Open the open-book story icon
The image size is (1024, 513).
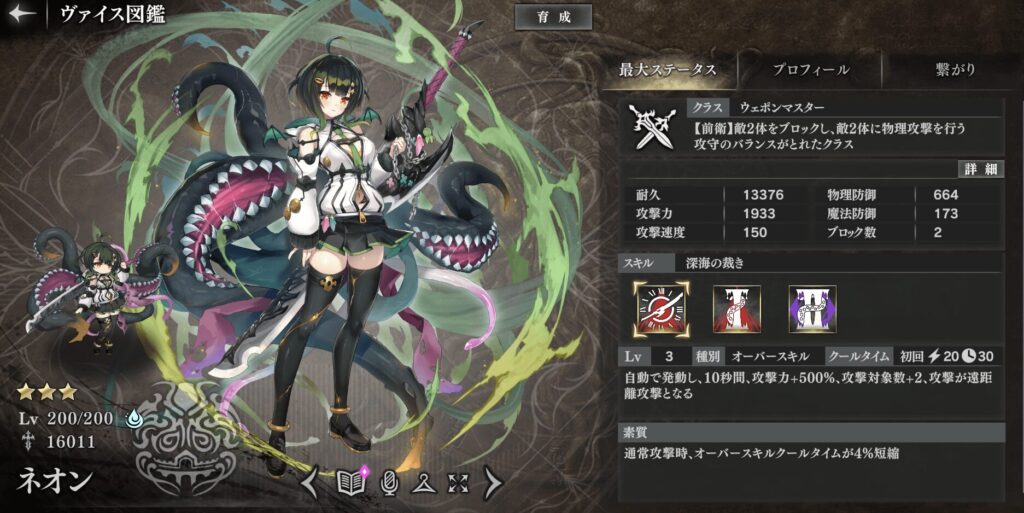[351, 483]
